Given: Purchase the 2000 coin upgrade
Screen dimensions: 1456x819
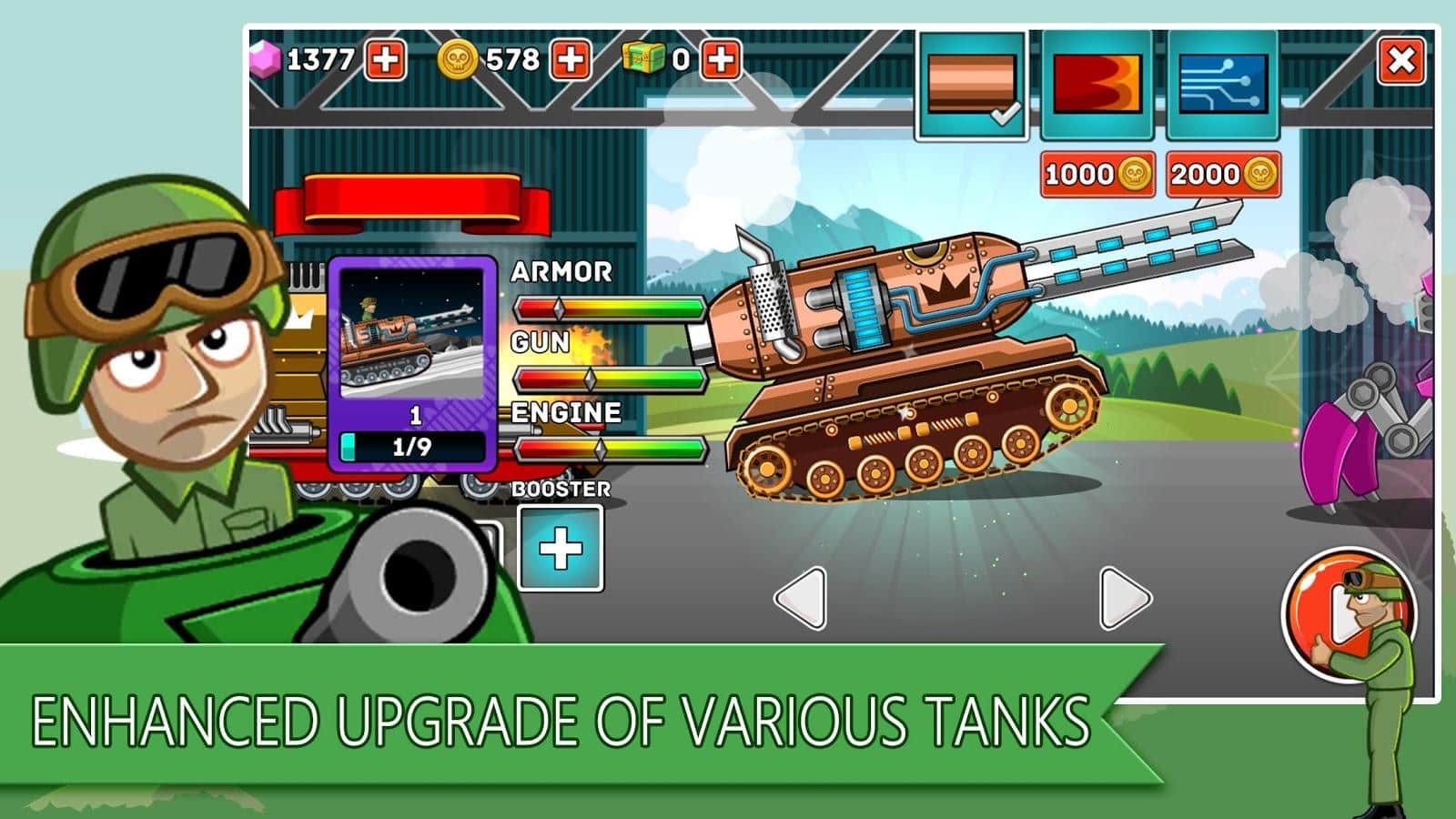Looking at the screenshot, I should [1221, 173].
